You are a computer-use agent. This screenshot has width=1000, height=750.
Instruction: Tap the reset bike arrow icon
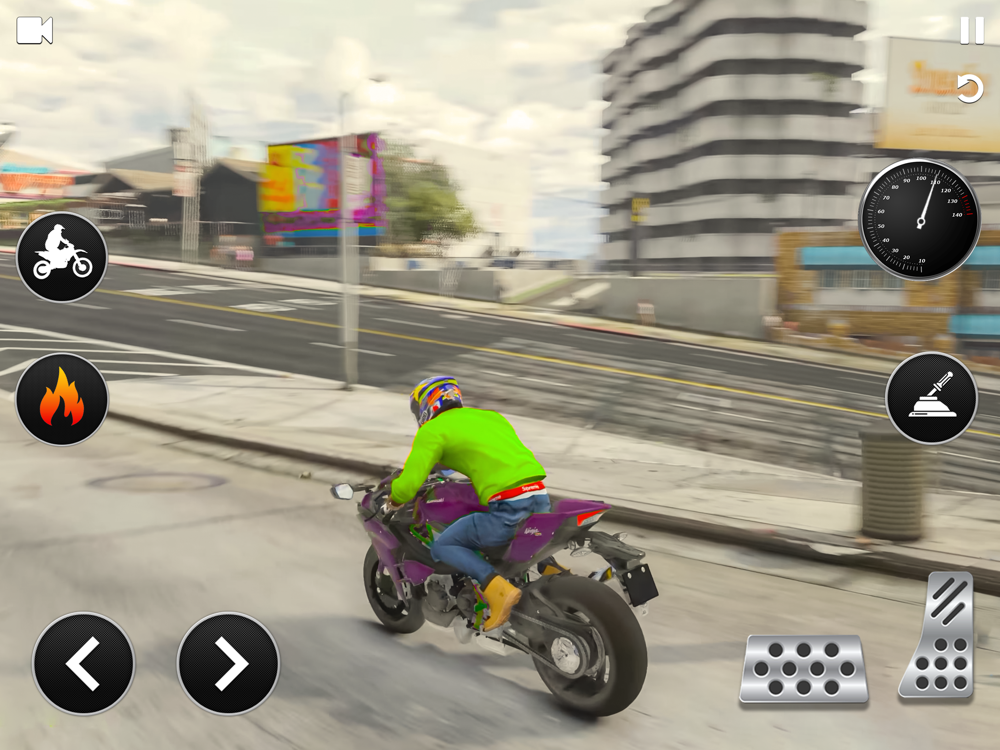969,89
